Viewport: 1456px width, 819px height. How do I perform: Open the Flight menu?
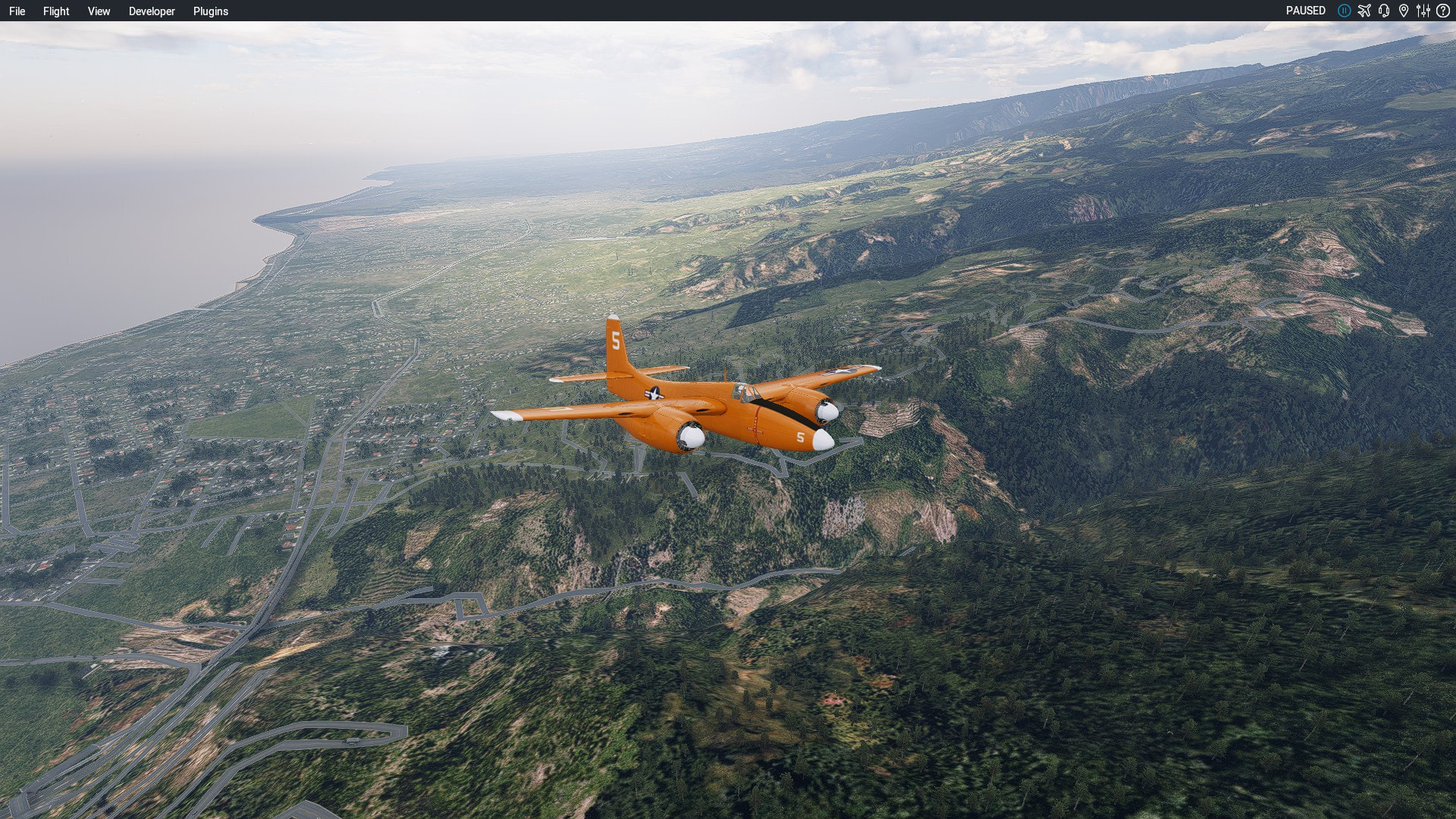pyautogui.click(x=56, y=11)
